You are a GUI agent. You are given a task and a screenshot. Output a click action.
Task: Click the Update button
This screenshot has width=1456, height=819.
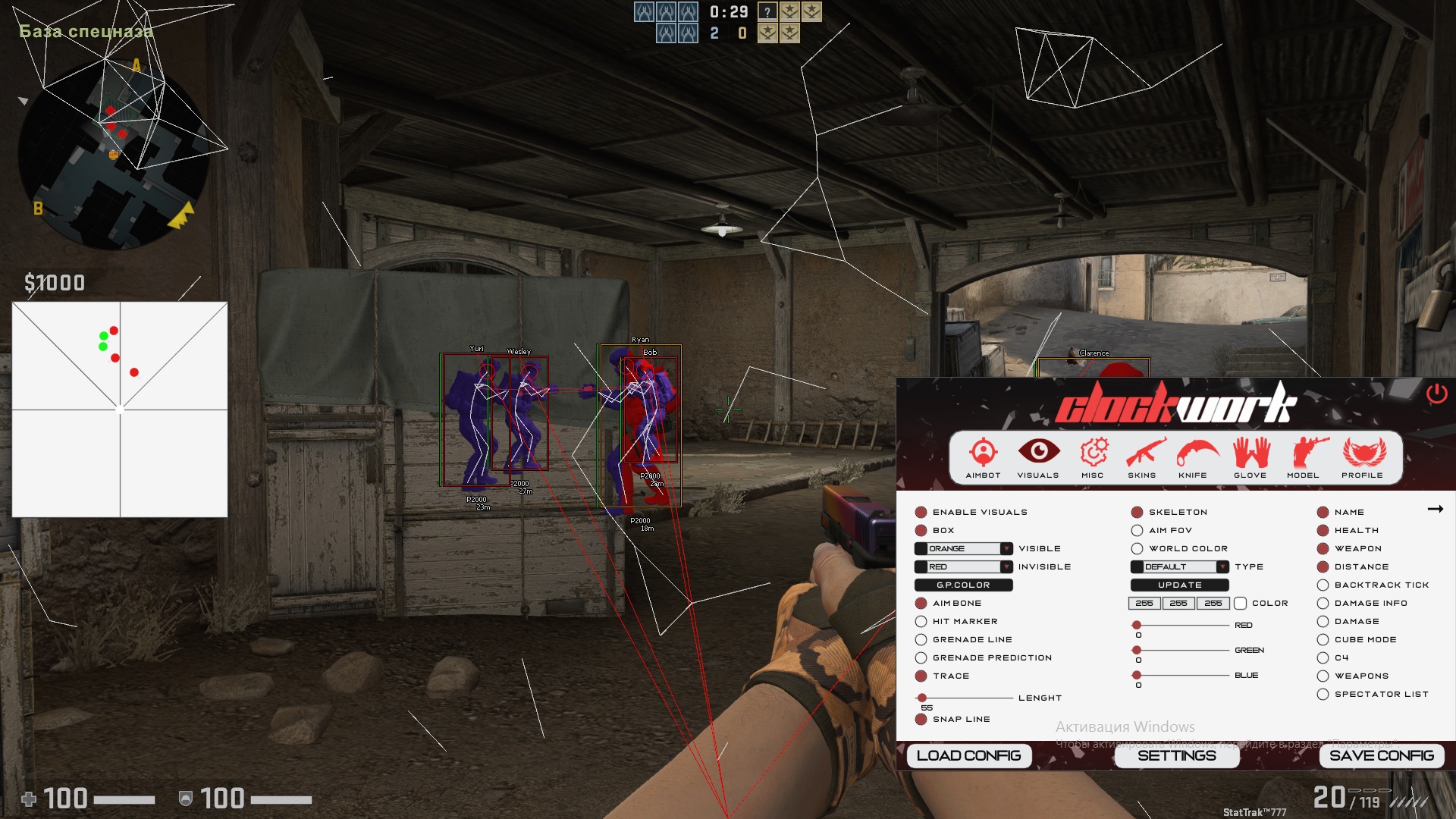point(1179,585)
